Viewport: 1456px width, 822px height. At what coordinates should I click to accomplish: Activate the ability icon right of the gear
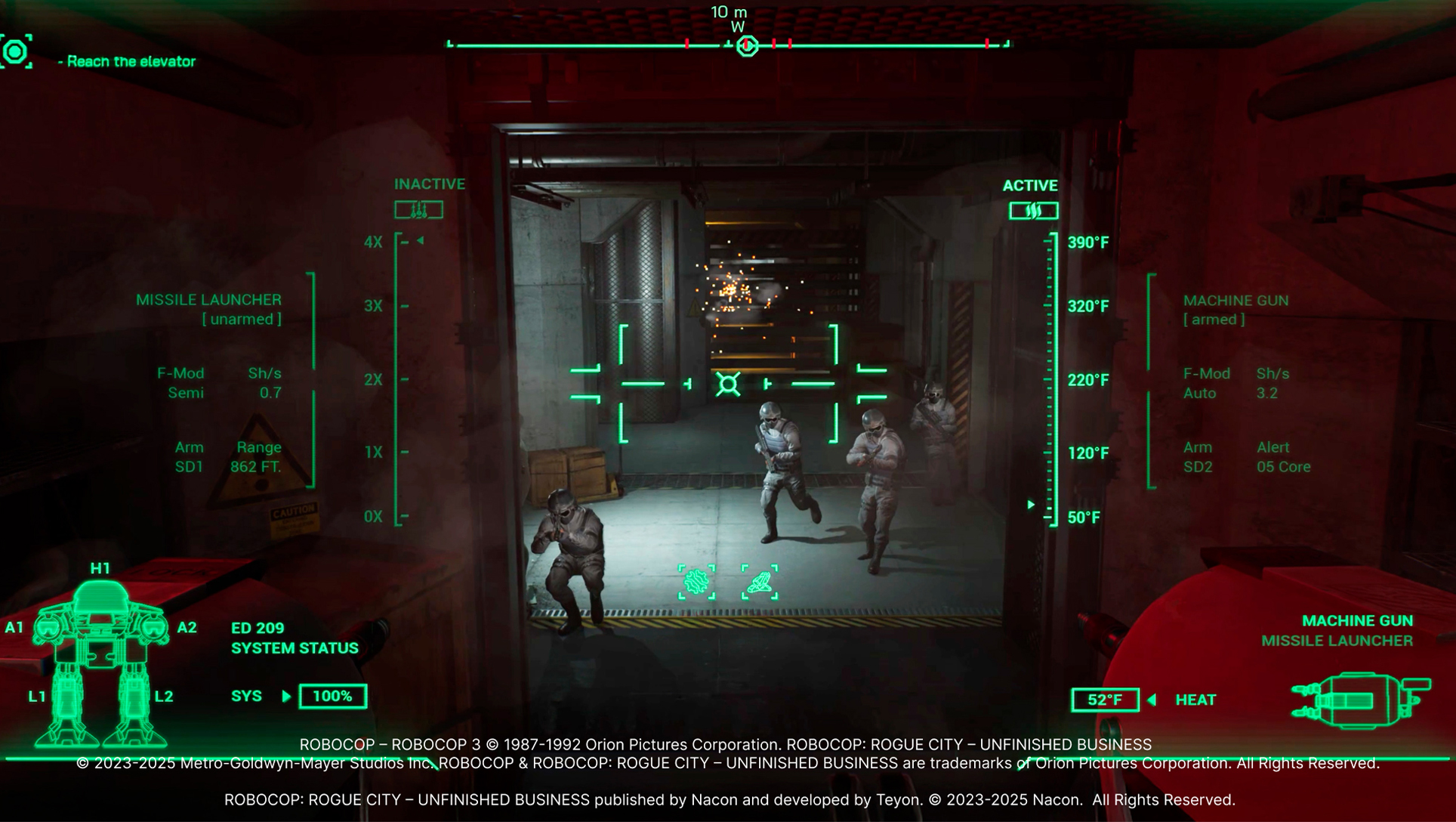click(760, 582)
